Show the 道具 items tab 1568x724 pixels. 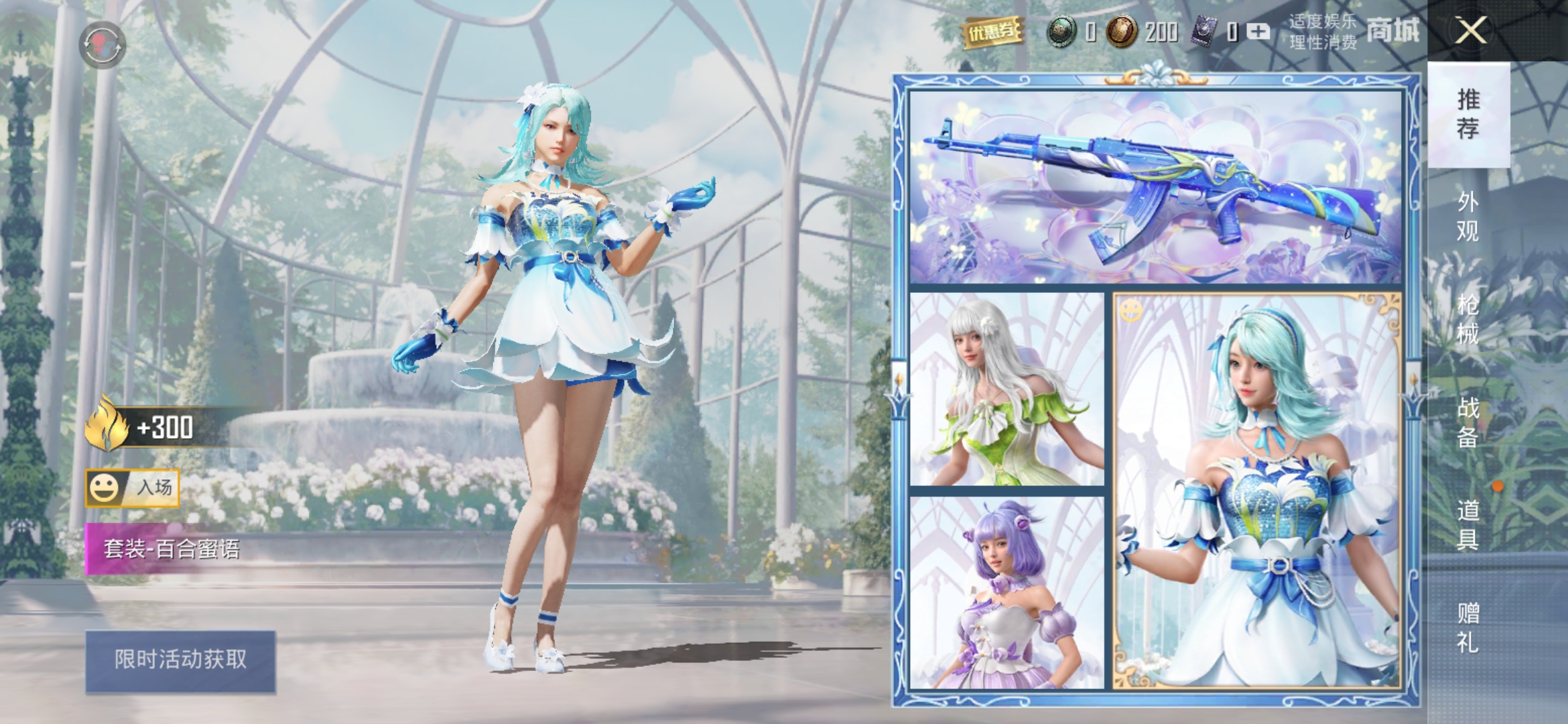pos(1468,524)
